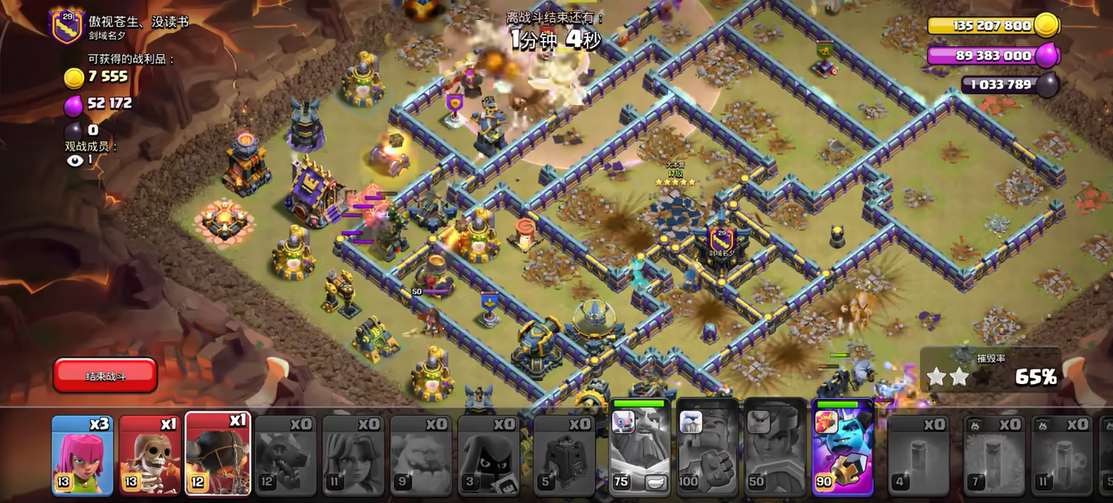Choose the Giant Skeleton troop card
This screenshot has height=503, width=1113.
[150, 455]
